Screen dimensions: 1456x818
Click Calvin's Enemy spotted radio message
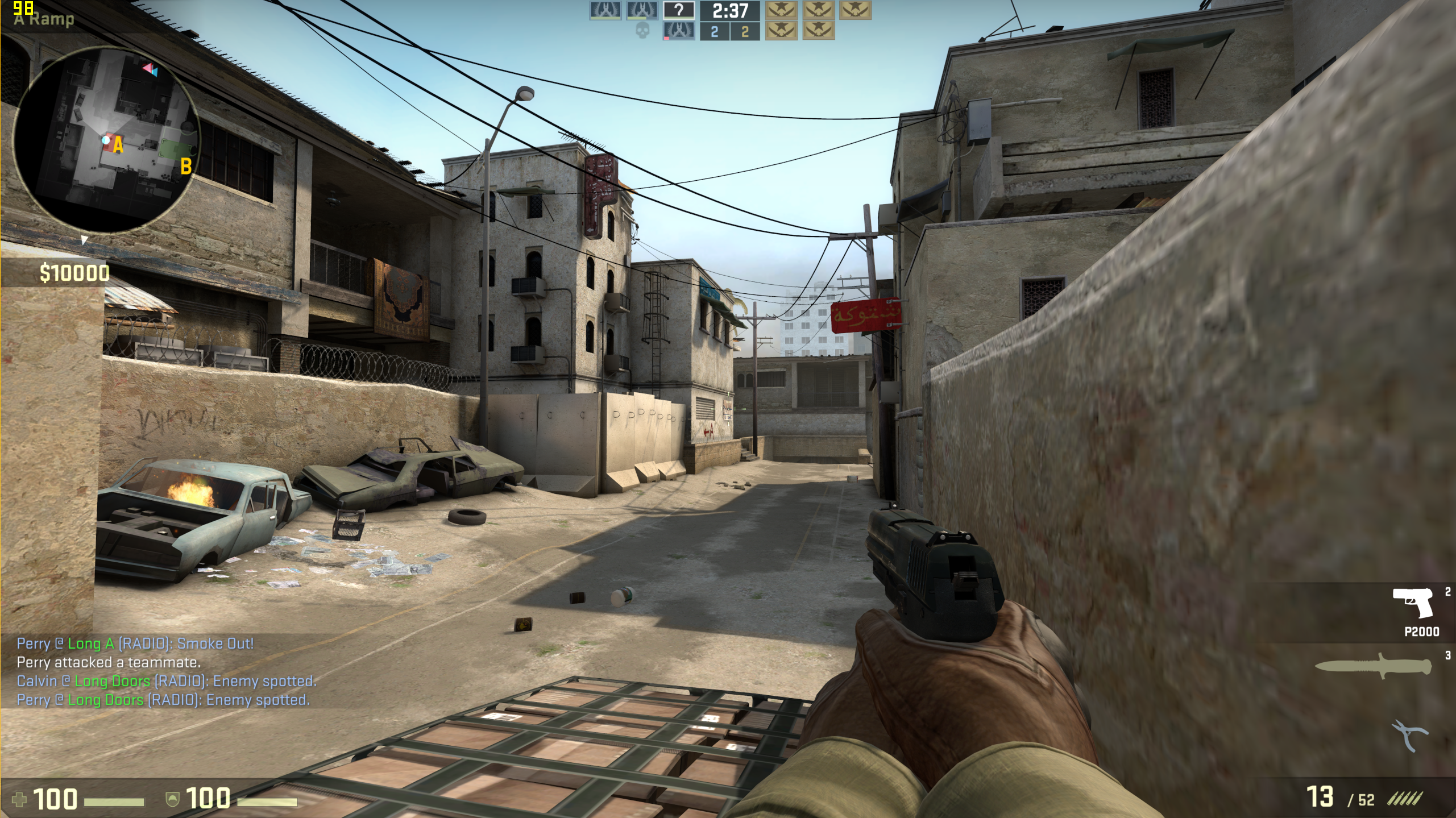[x=166, y=681]
